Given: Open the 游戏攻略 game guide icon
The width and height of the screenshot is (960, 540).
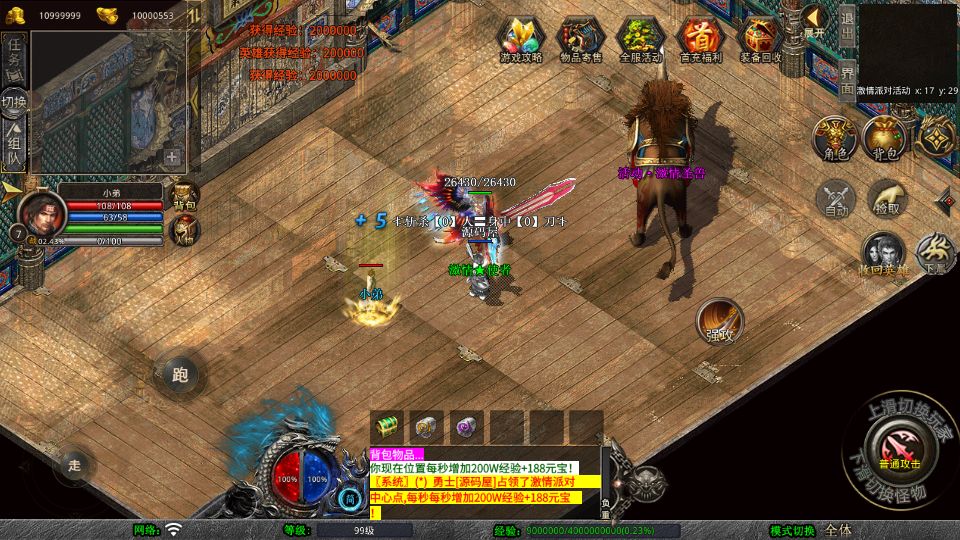Looking at the screenshot, I should coord(521,39).
